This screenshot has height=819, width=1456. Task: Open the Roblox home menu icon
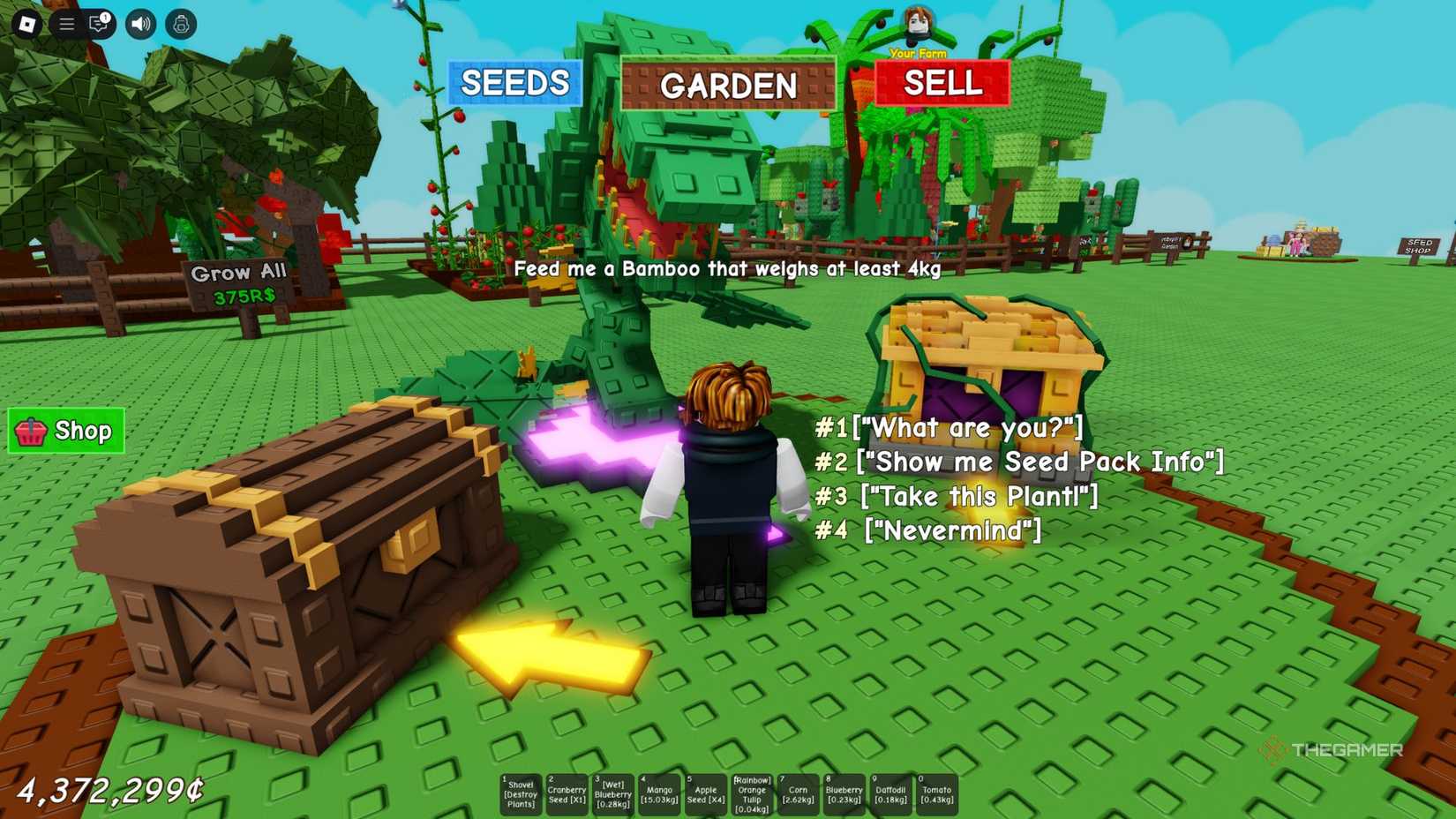[26, 24]
